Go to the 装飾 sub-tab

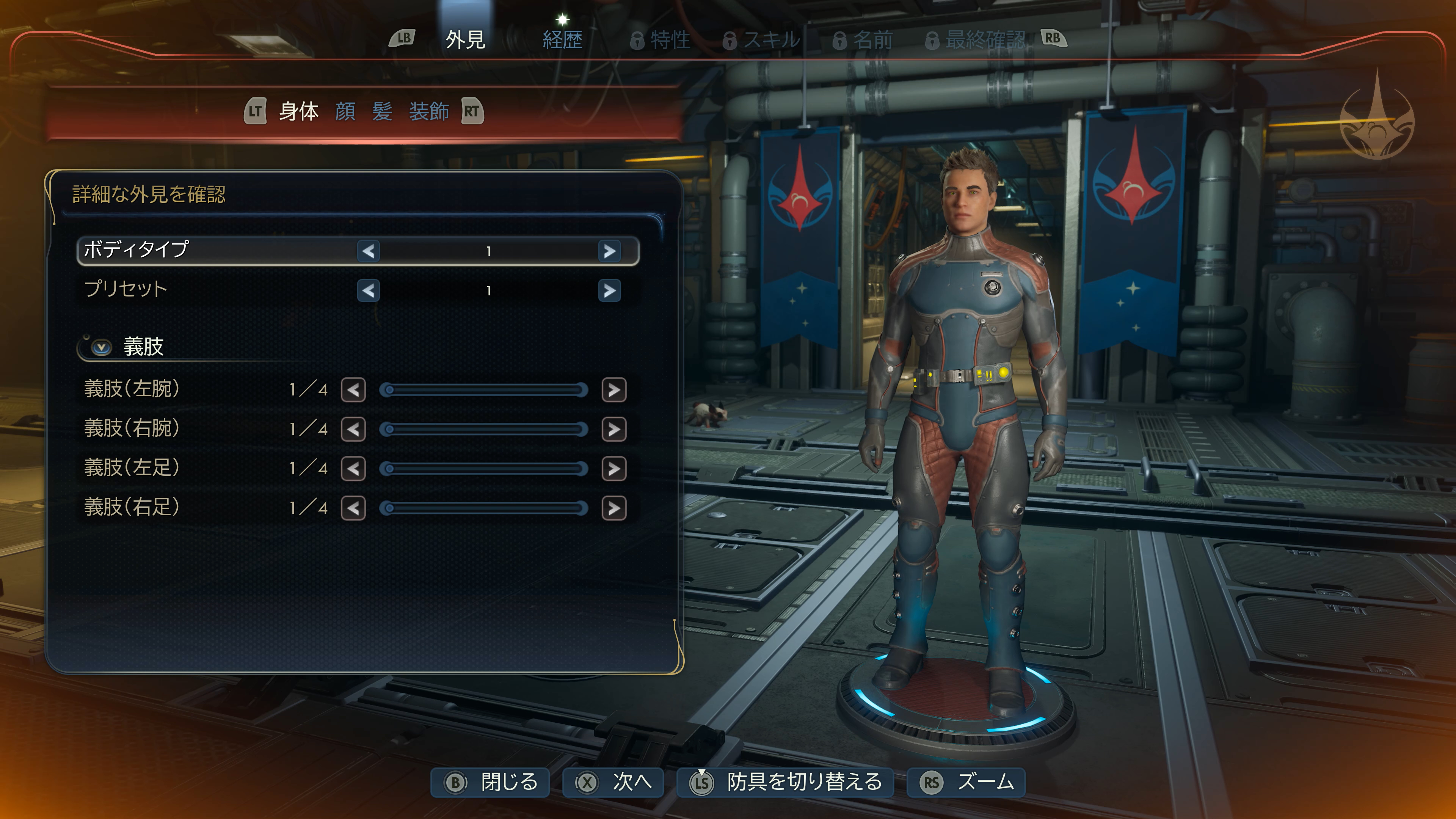tap(429, 111)
